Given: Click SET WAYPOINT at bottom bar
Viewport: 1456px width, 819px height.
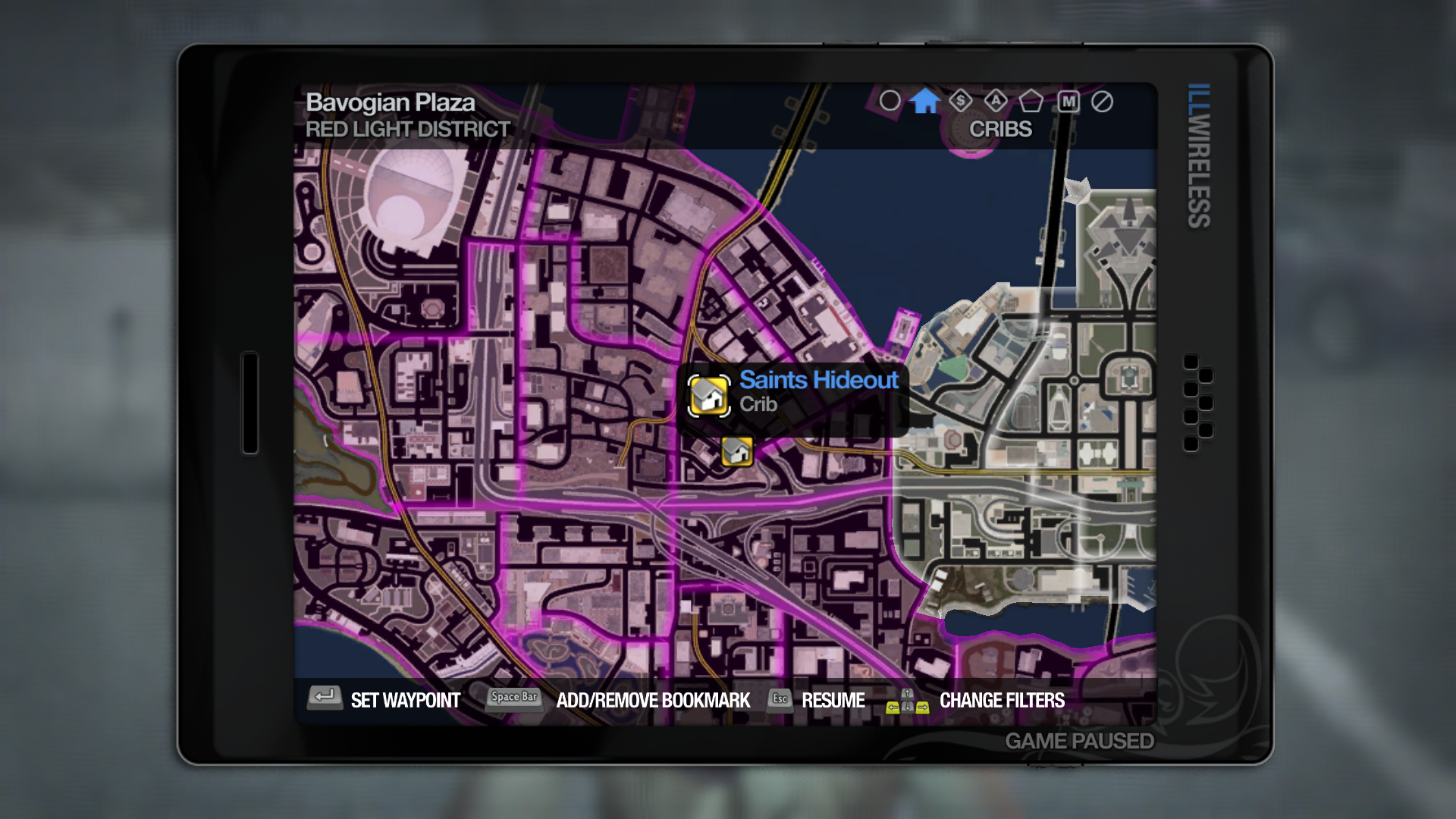Looking at the screenshot, I should 405,701.
